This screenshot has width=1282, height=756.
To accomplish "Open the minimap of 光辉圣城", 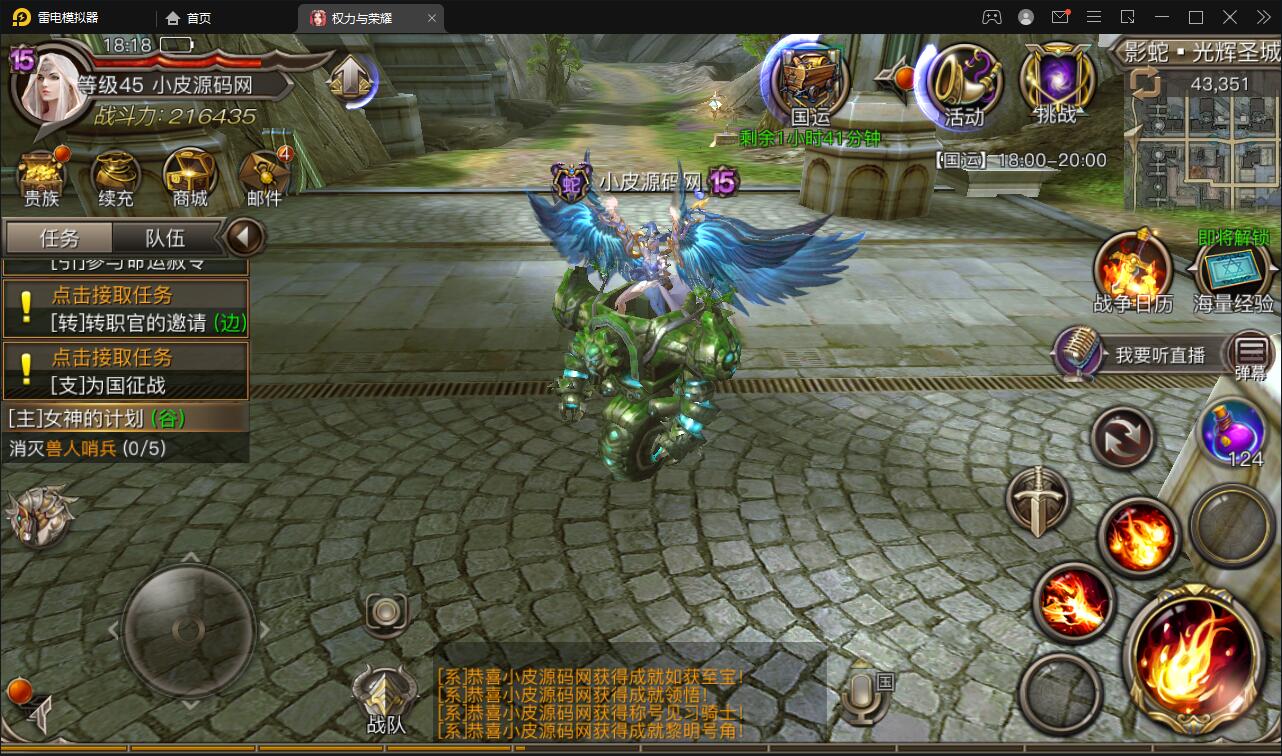I will tap(1200, 140).
